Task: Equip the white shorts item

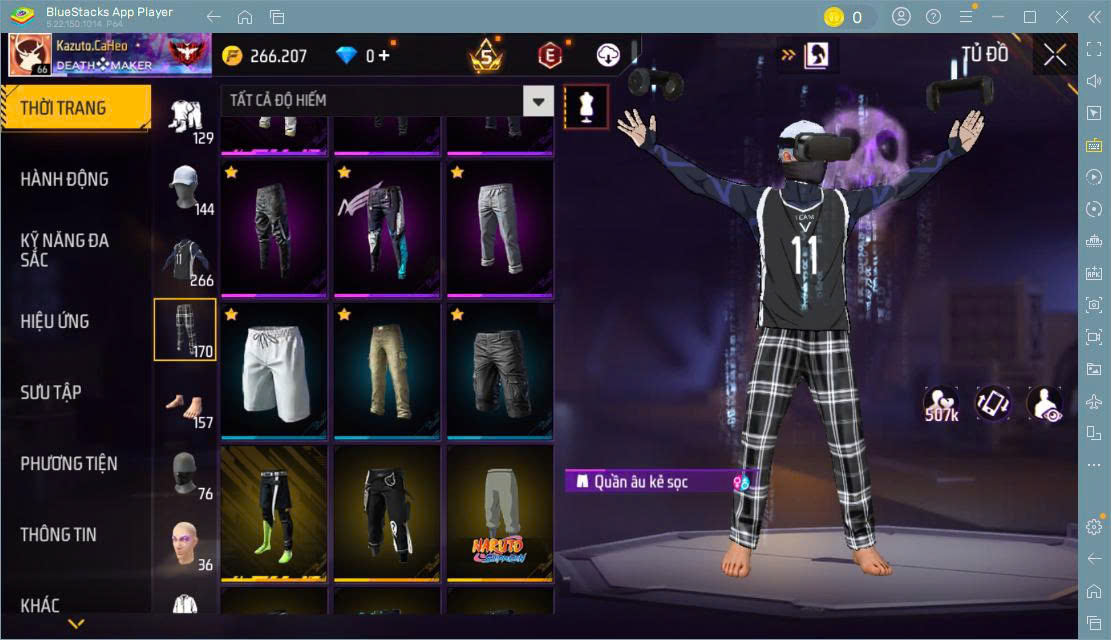Action: coord(274,368)
